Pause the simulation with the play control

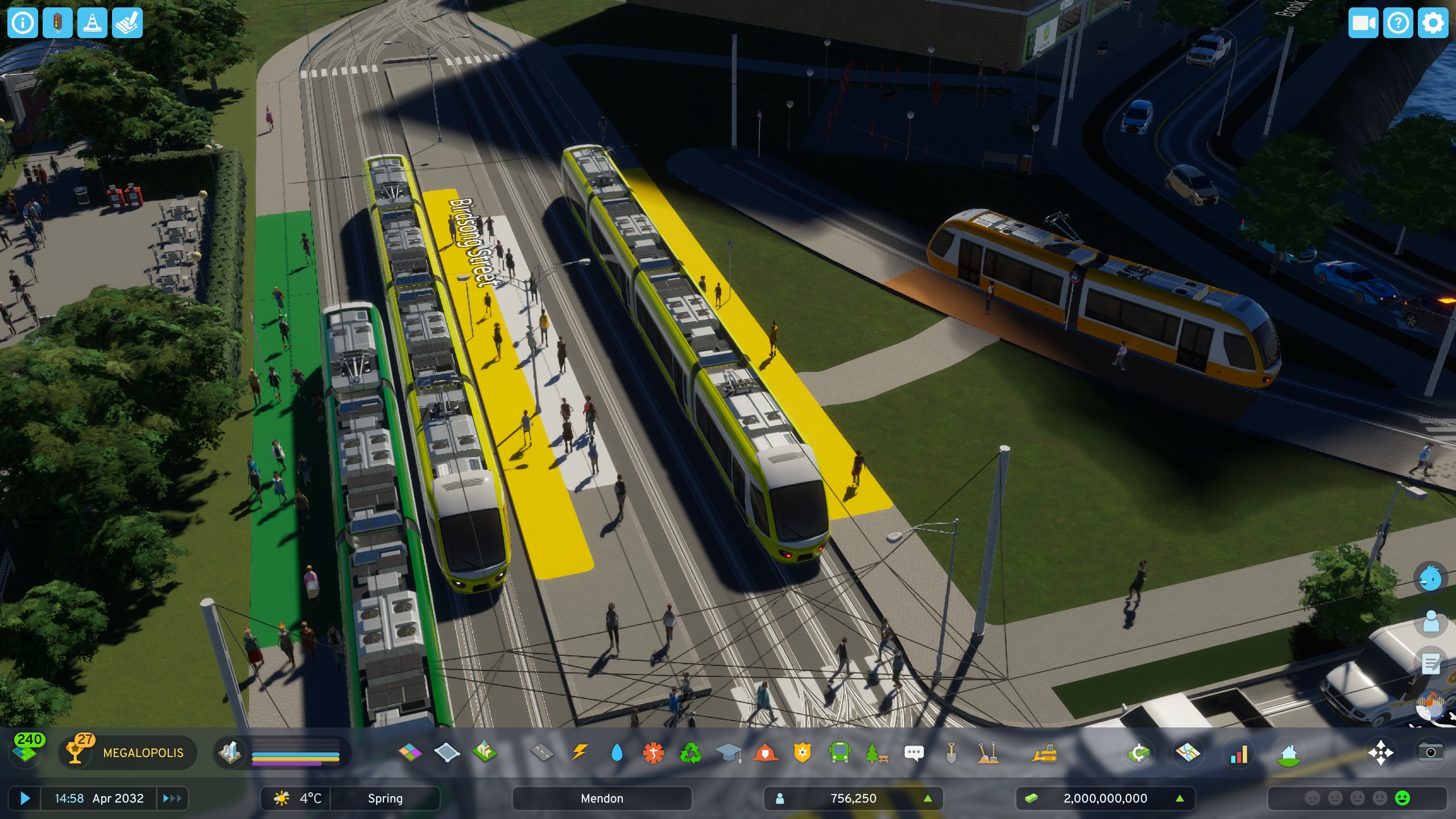(x=25, y=799)
